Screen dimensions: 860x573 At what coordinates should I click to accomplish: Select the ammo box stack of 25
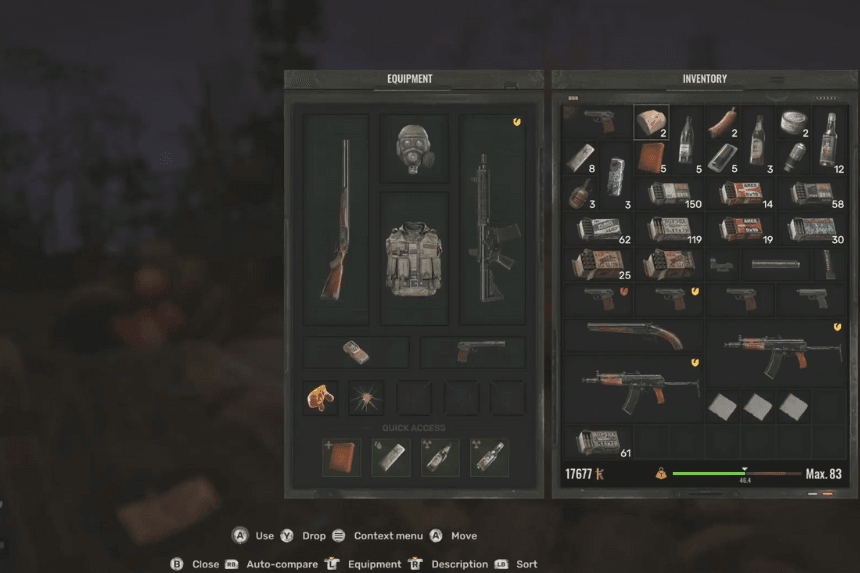pos(598,263)
